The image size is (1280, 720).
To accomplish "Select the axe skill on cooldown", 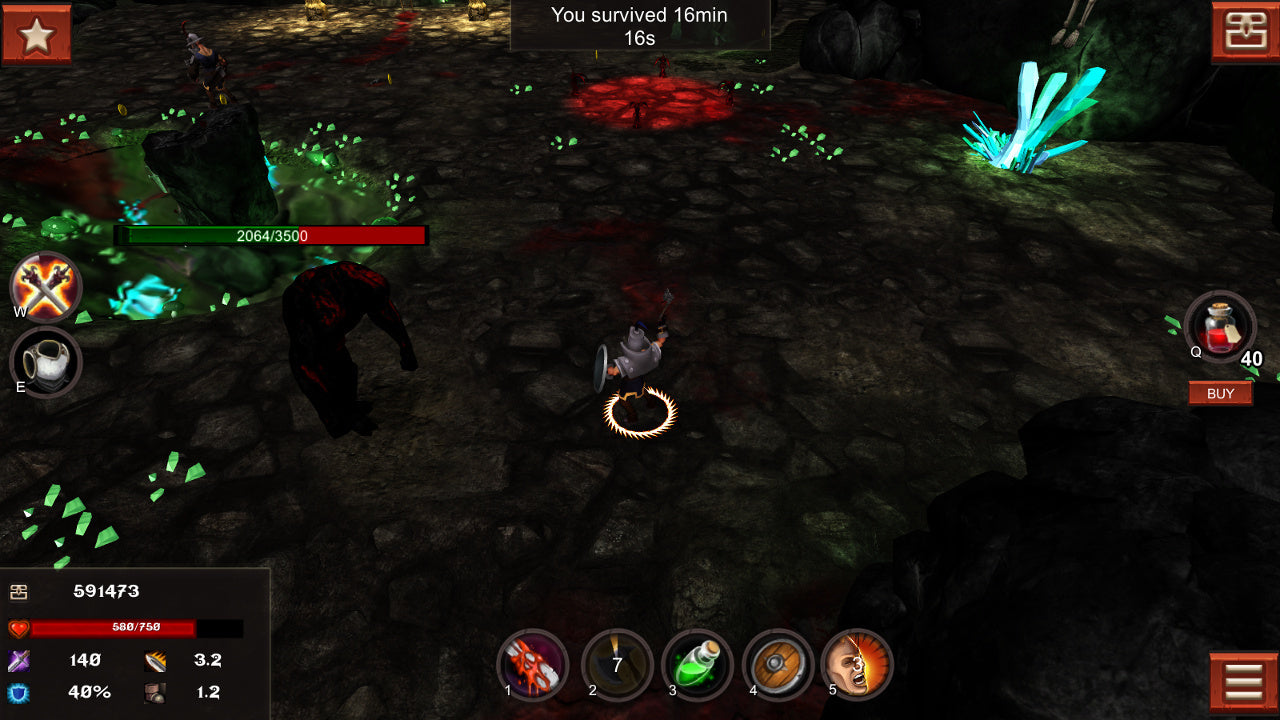I will (x=617, y=665).
